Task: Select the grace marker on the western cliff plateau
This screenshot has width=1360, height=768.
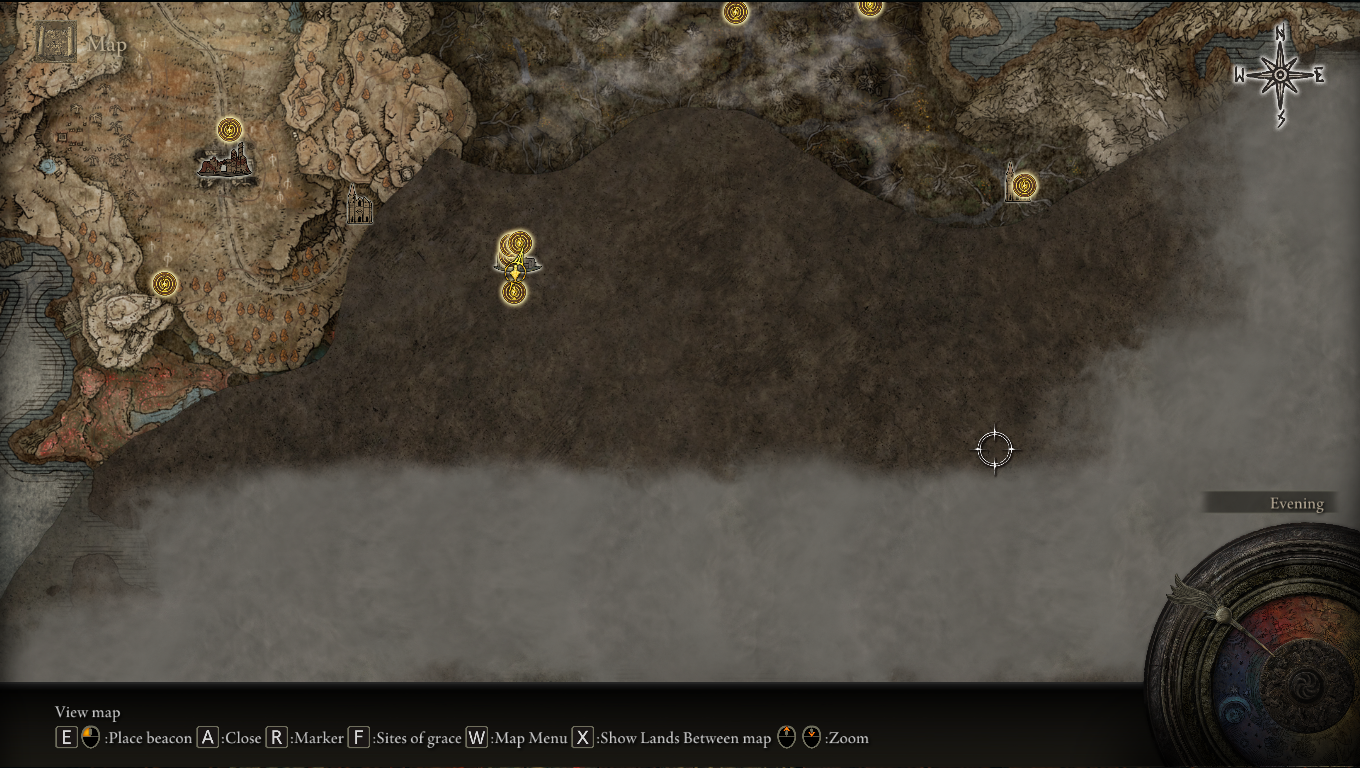Action: point(164,284)
